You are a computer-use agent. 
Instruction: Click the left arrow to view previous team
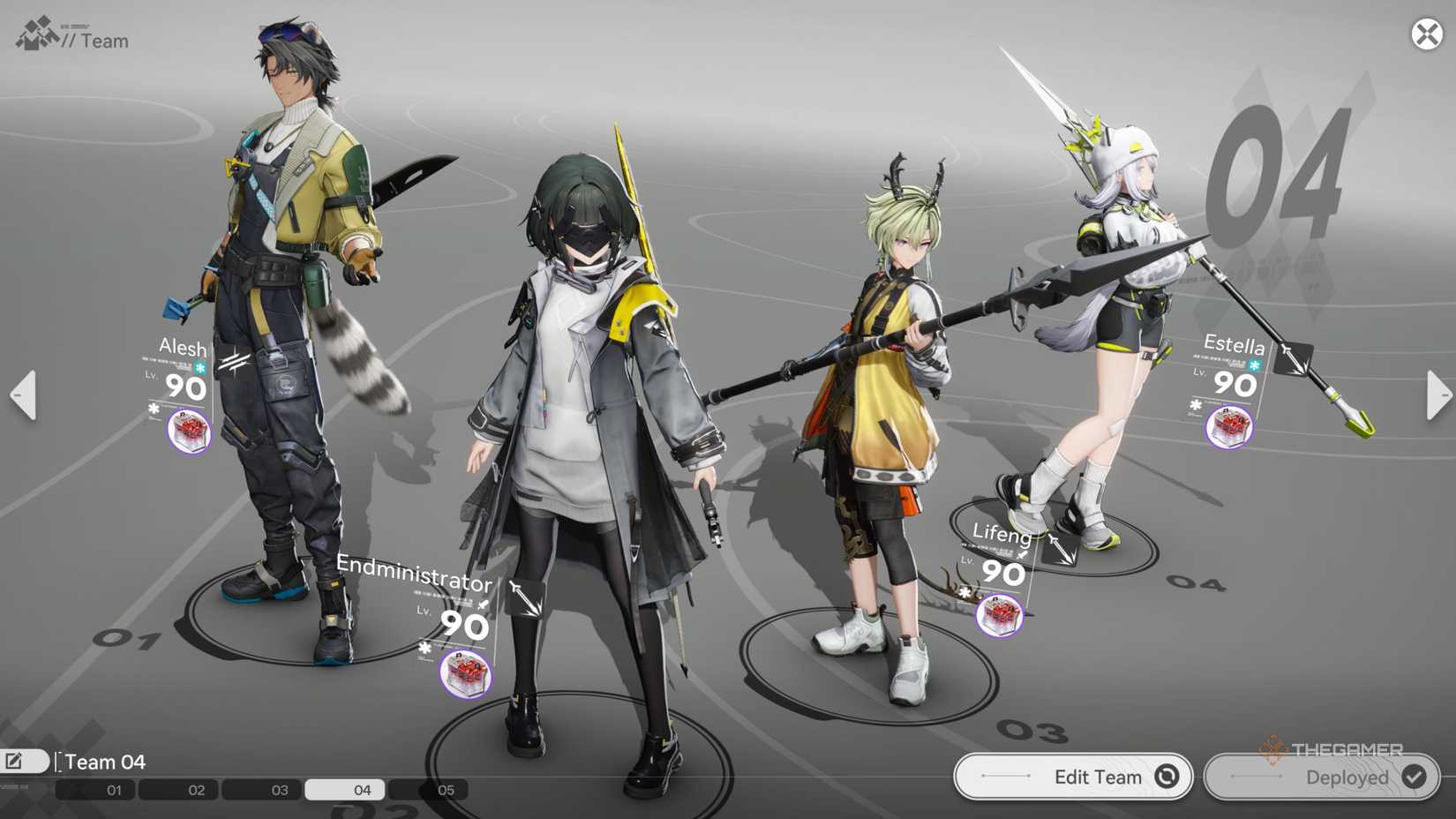(21, 394)
